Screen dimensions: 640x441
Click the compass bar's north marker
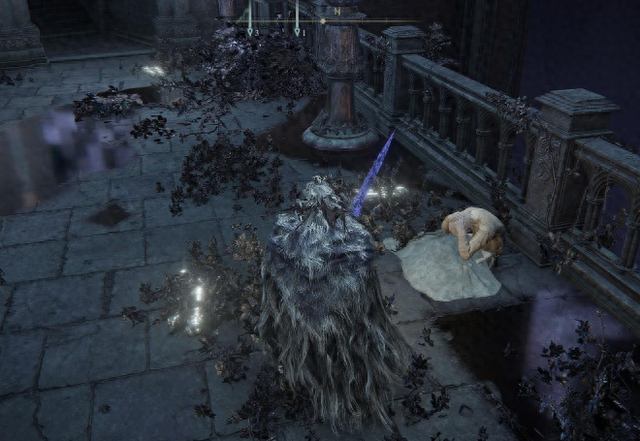338,12
